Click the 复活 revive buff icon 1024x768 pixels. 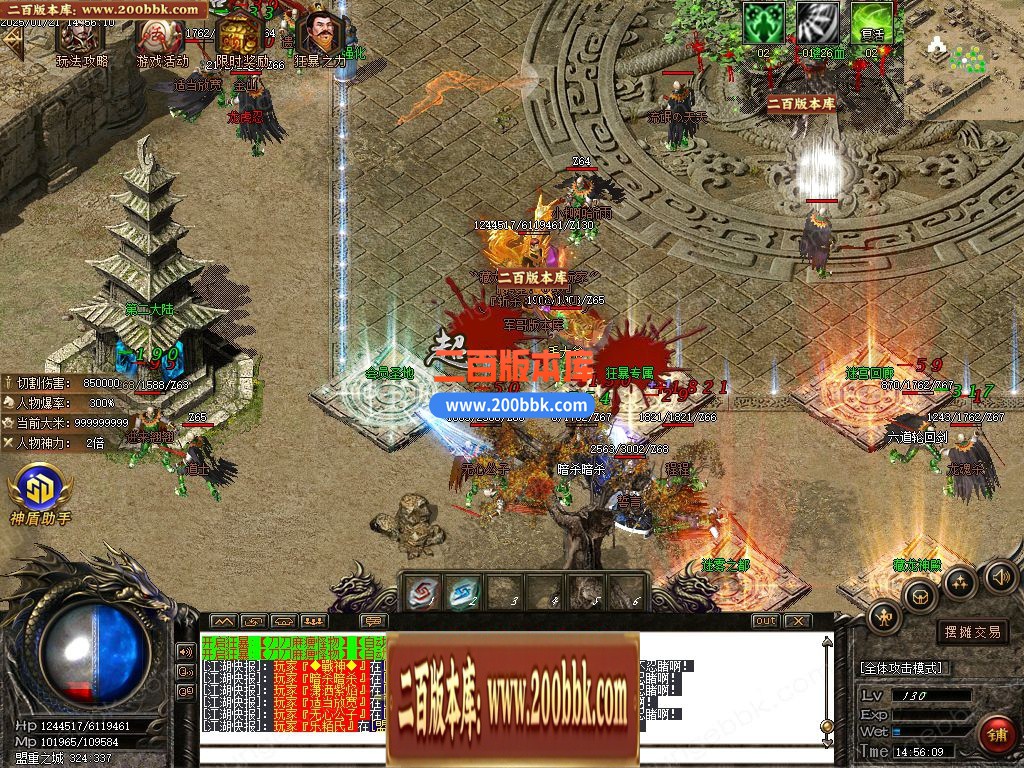872,24
